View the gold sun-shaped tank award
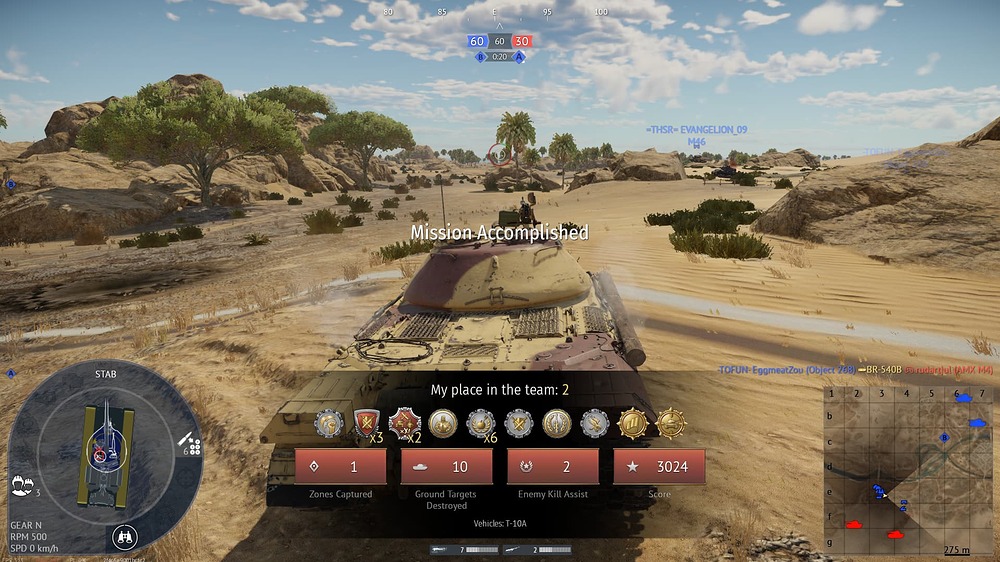The width and height of the screenshot is (1000, 562). click(x=670, y=423)
